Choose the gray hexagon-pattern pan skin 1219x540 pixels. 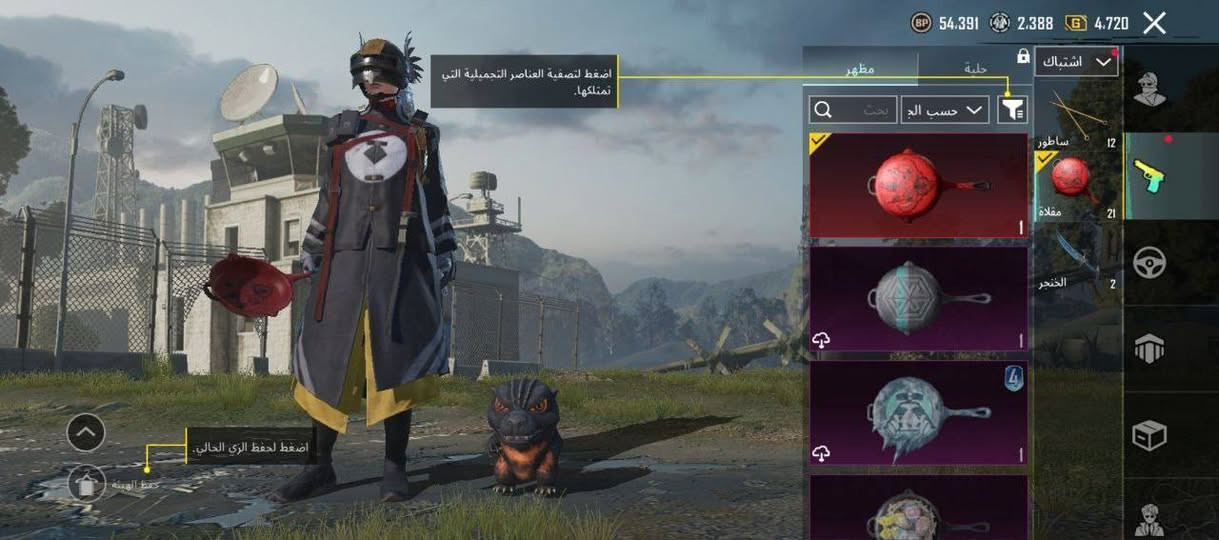[x=917, y=298]
